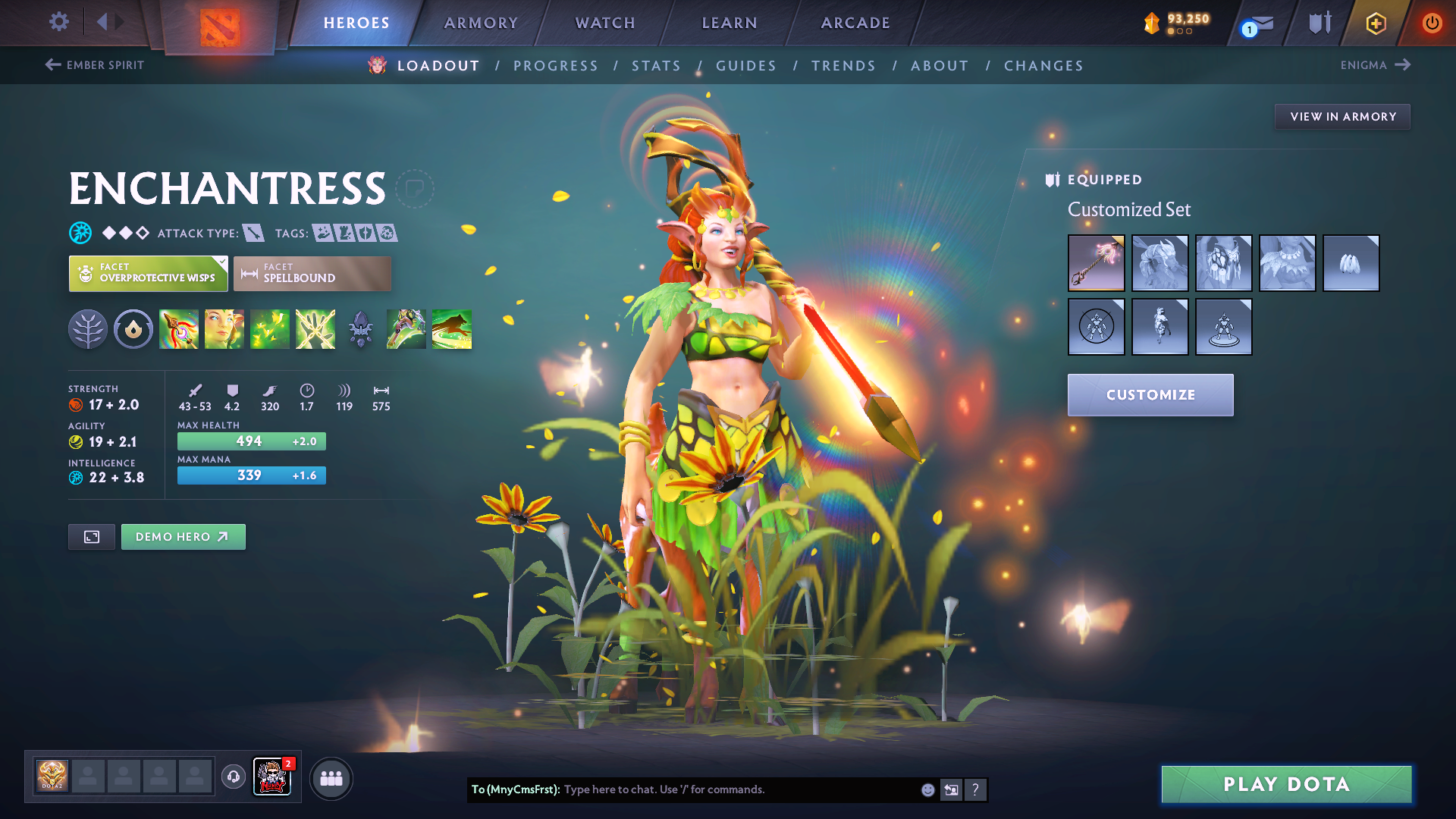Show the hero Stats page
The width and height of the screenshot is (1456, 819).
coord(656,66)
